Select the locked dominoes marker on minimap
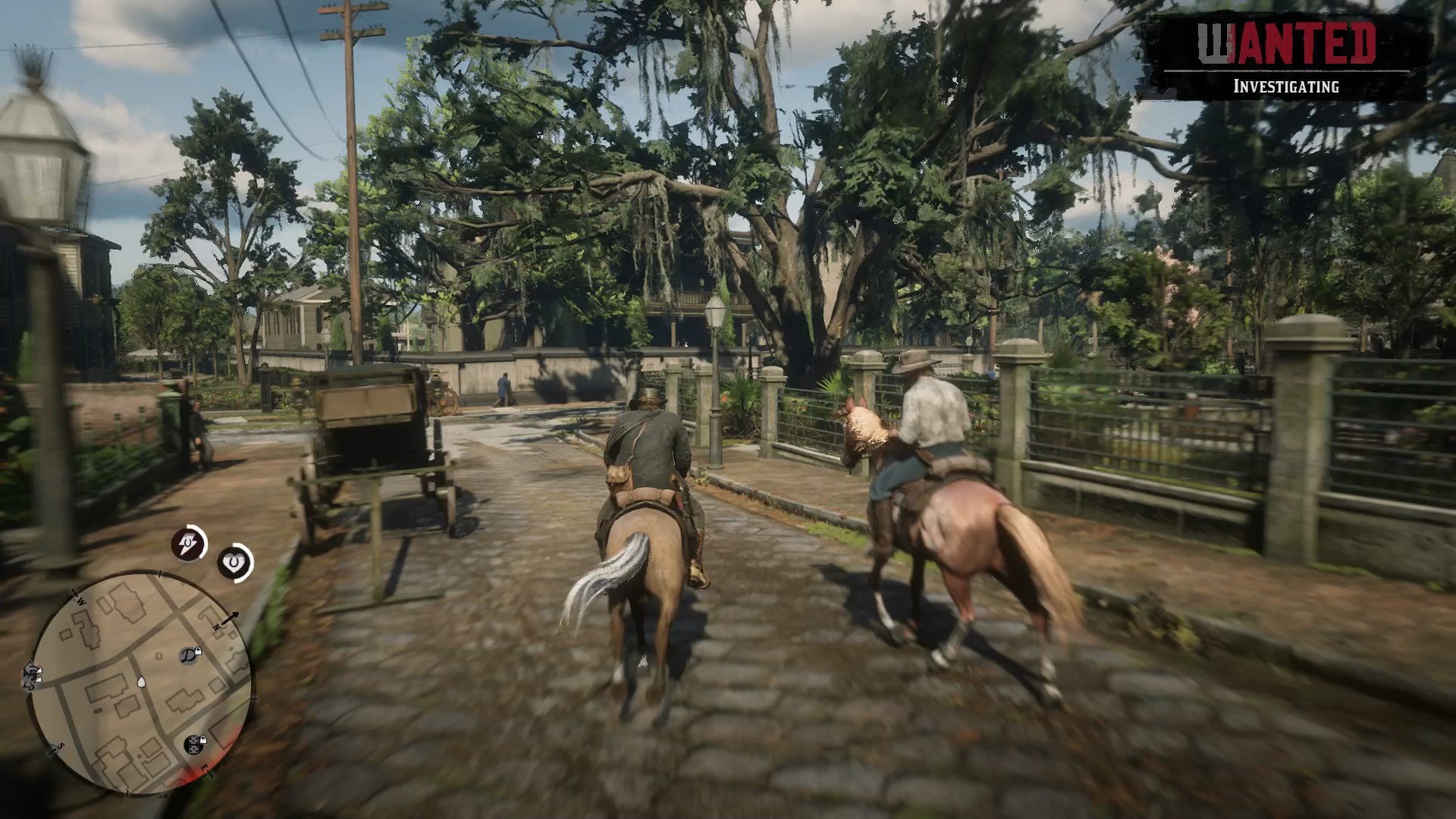 point(195,743)
